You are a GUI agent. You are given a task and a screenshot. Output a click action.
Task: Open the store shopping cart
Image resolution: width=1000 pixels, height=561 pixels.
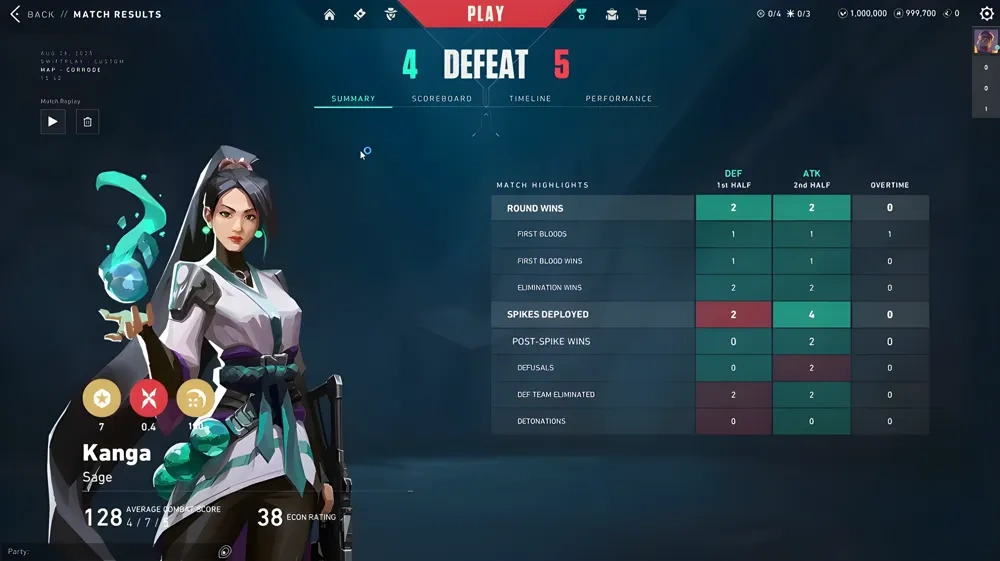point(642,14)
